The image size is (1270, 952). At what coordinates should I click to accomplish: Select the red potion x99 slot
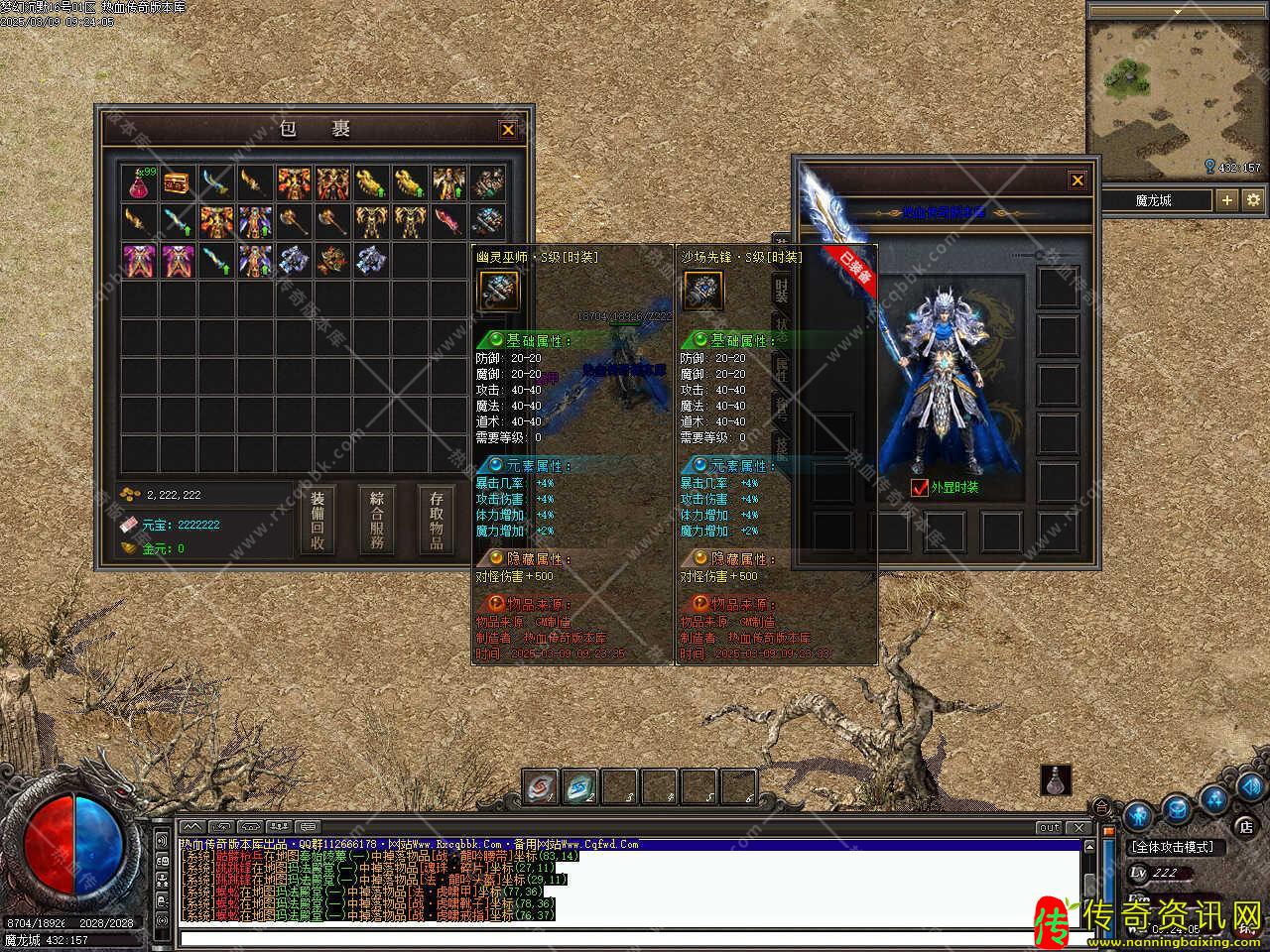coord(140,182)
